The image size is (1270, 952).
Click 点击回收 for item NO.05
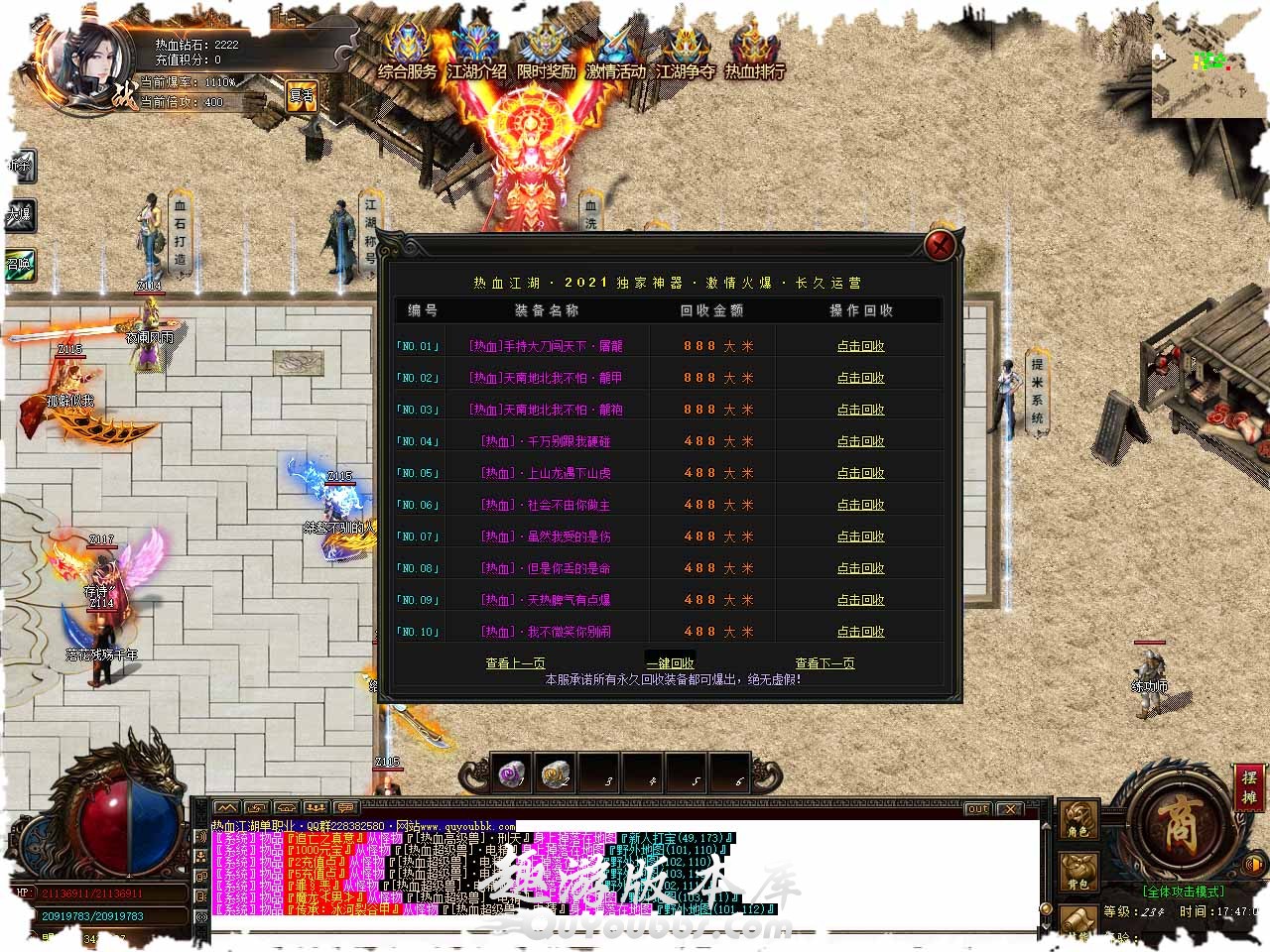860,473
